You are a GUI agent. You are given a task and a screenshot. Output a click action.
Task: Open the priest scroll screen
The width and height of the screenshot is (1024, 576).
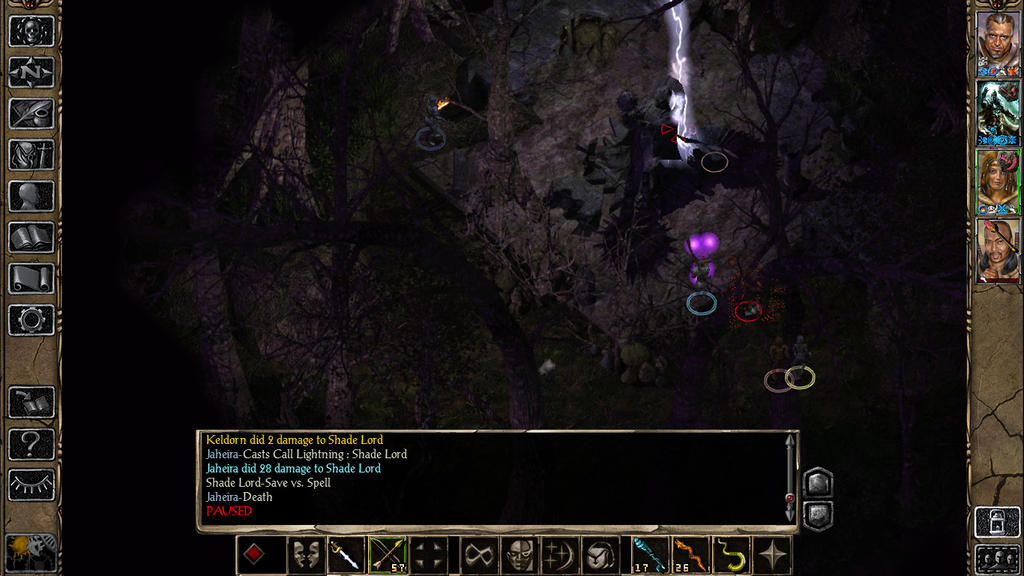(x=31, y=278)
